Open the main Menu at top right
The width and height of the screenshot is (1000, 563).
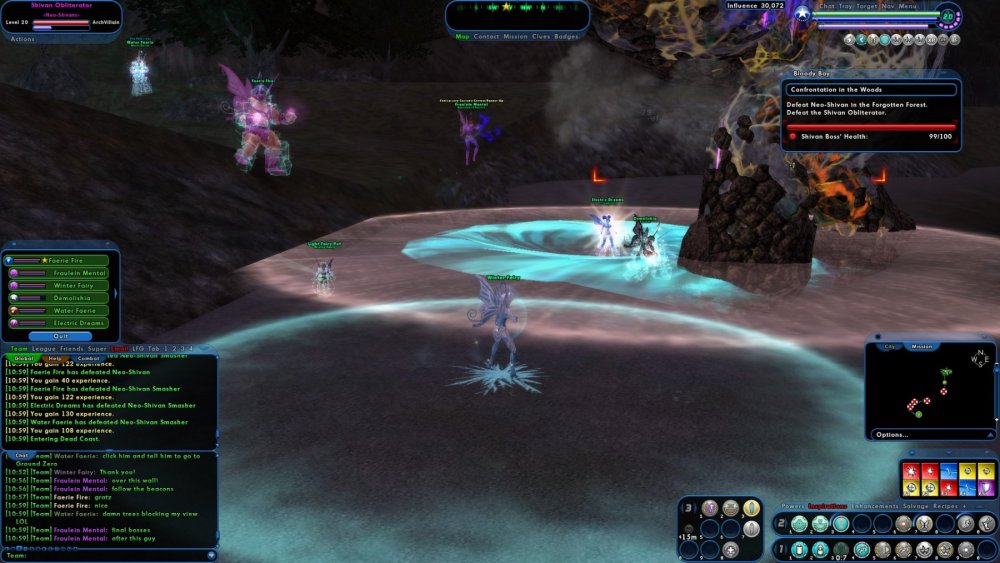pos(908,6)
